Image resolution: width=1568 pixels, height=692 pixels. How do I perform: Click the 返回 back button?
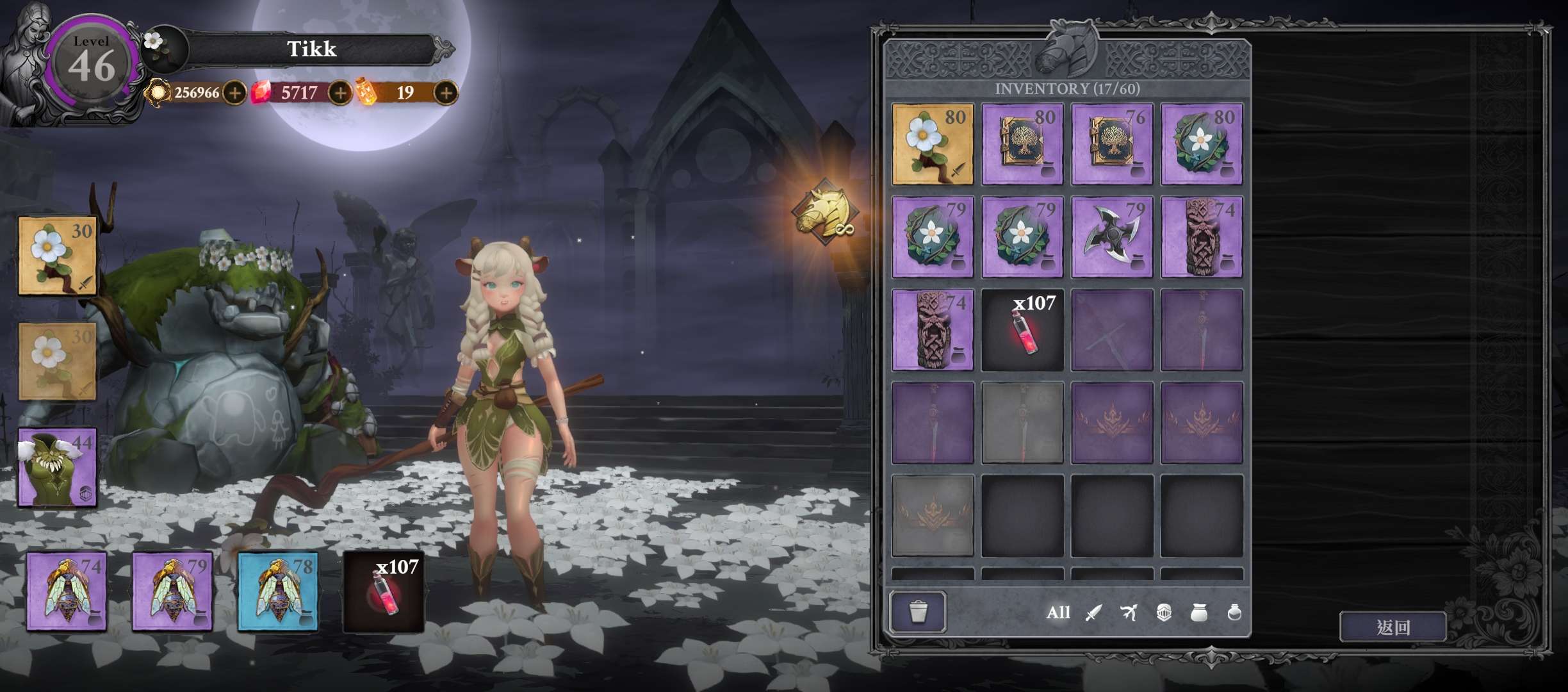[x=1392, y=627]
